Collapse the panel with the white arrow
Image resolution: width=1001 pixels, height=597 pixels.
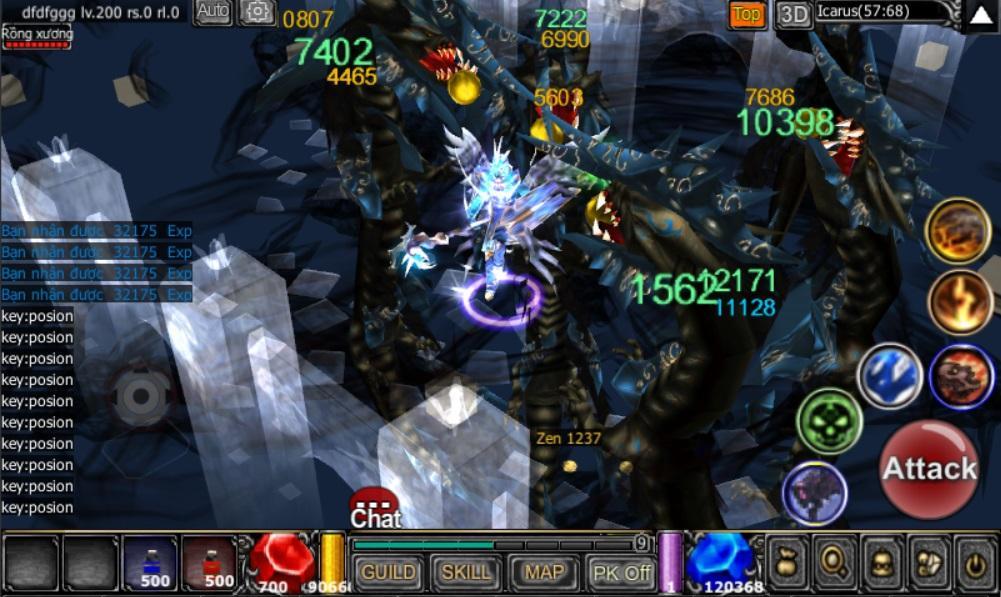(x=980, y=15)
